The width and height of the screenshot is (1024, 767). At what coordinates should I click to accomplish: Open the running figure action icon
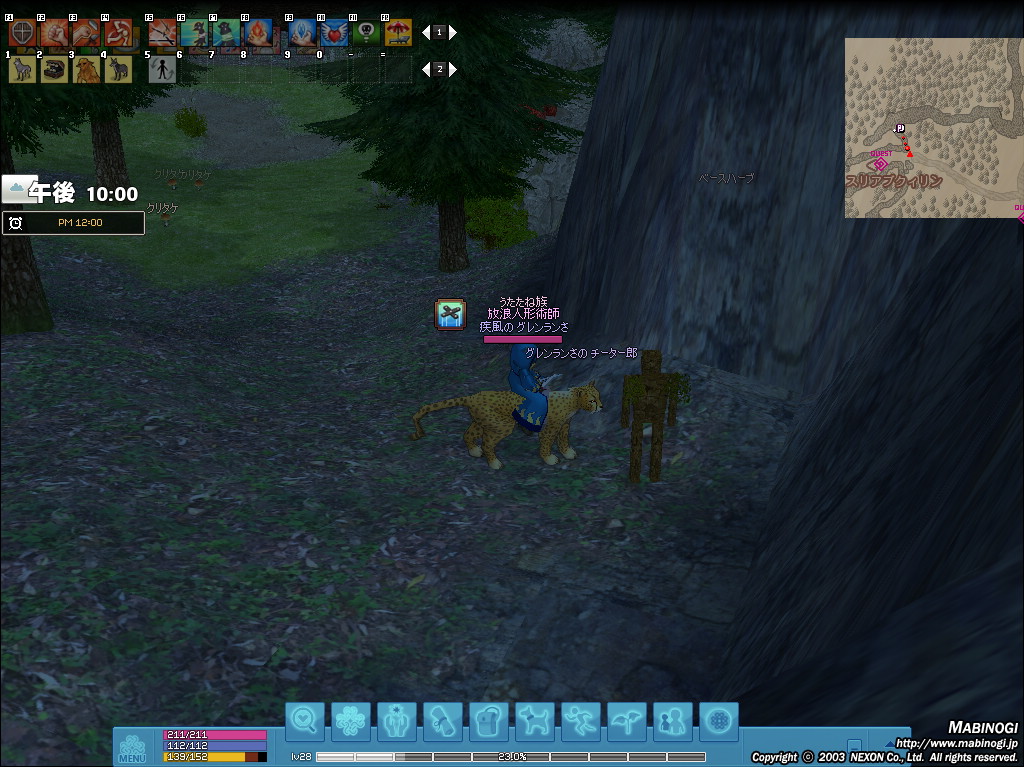(x=581, y=721)
